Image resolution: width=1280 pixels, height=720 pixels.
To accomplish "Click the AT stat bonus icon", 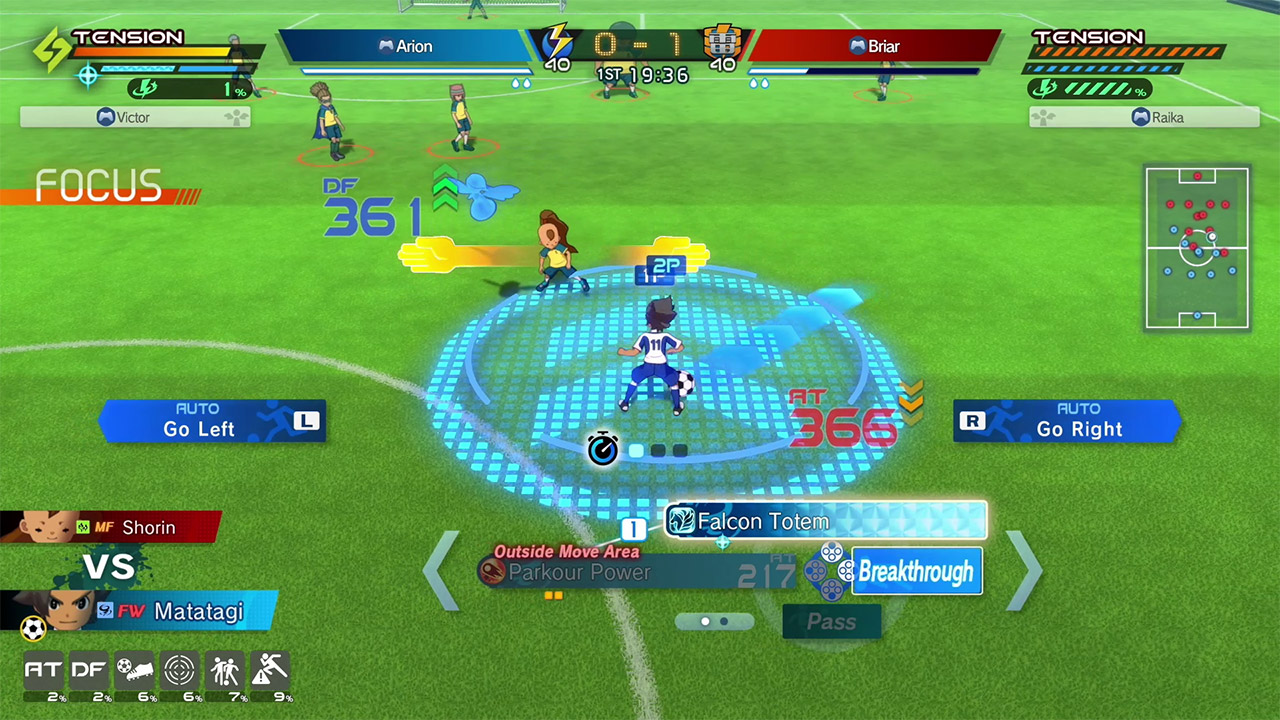I will pyautogui.click(x=42, y=670).
